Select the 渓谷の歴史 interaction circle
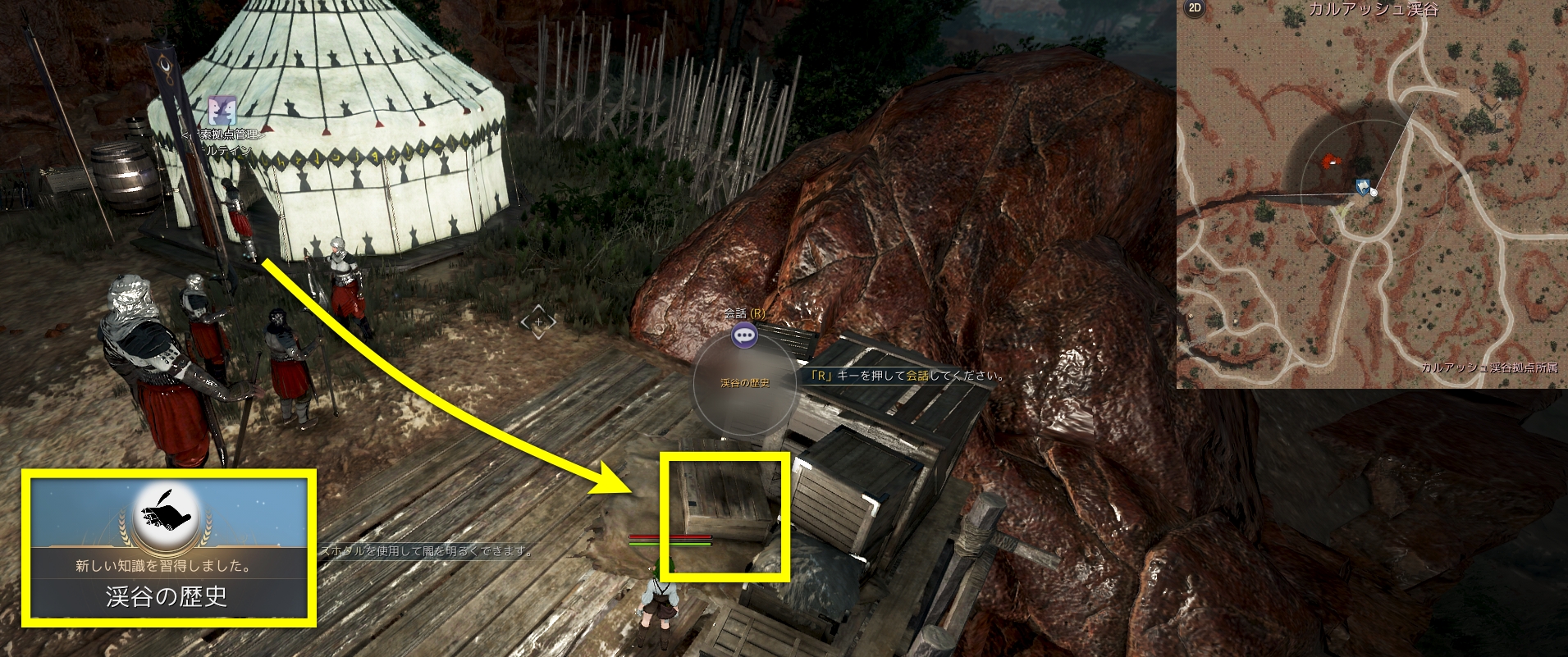1568x657 pixels. click(x=744, y=383)
